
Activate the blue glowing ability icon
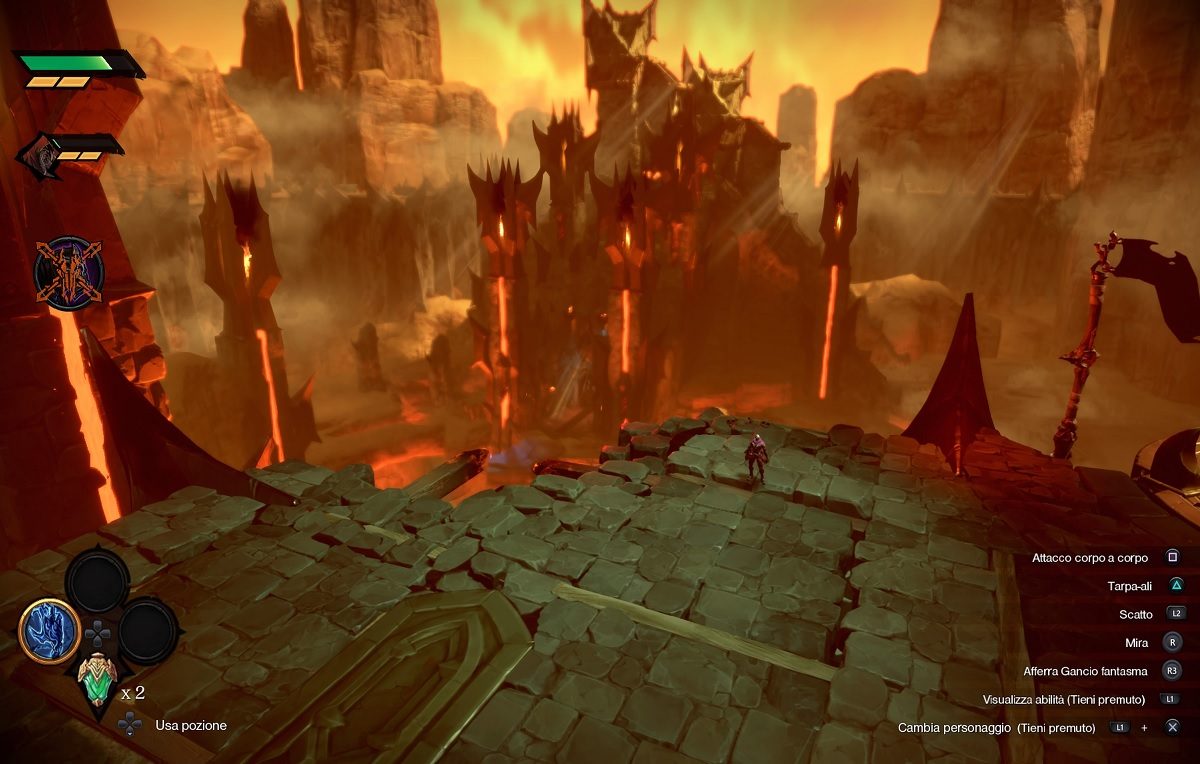click(x=49, y=630)
